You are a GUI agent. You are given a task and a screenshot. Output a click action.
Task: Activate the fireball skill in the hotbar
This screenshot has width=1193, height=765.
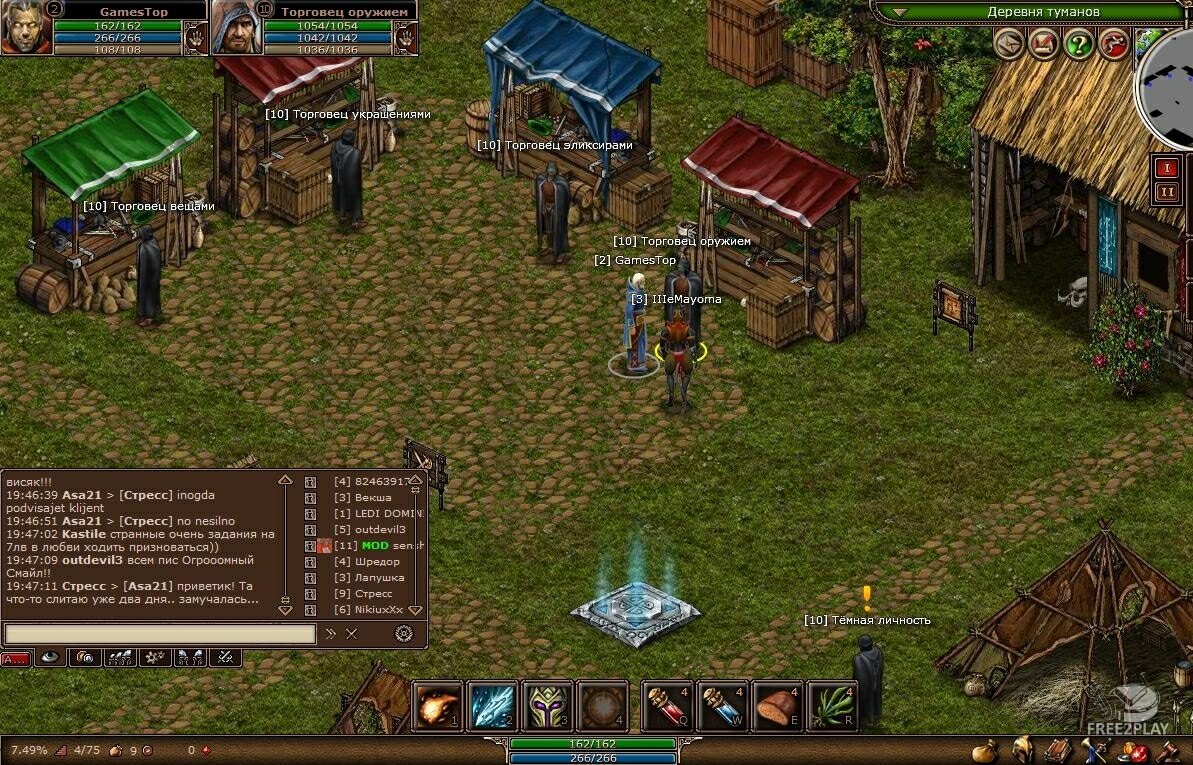436,706
